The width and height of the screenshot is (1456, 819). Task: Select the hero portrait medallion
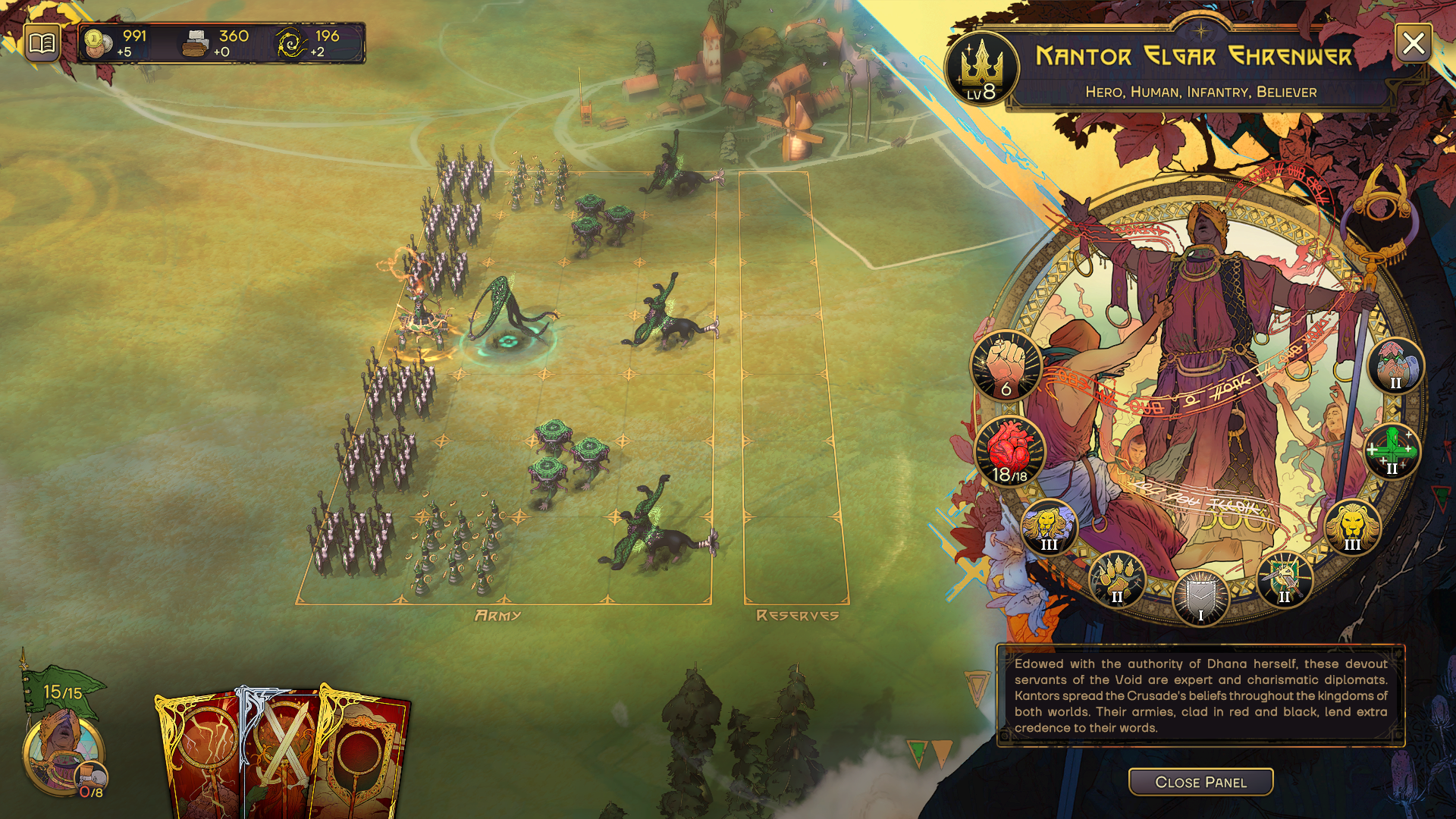(x=62, y=753)
